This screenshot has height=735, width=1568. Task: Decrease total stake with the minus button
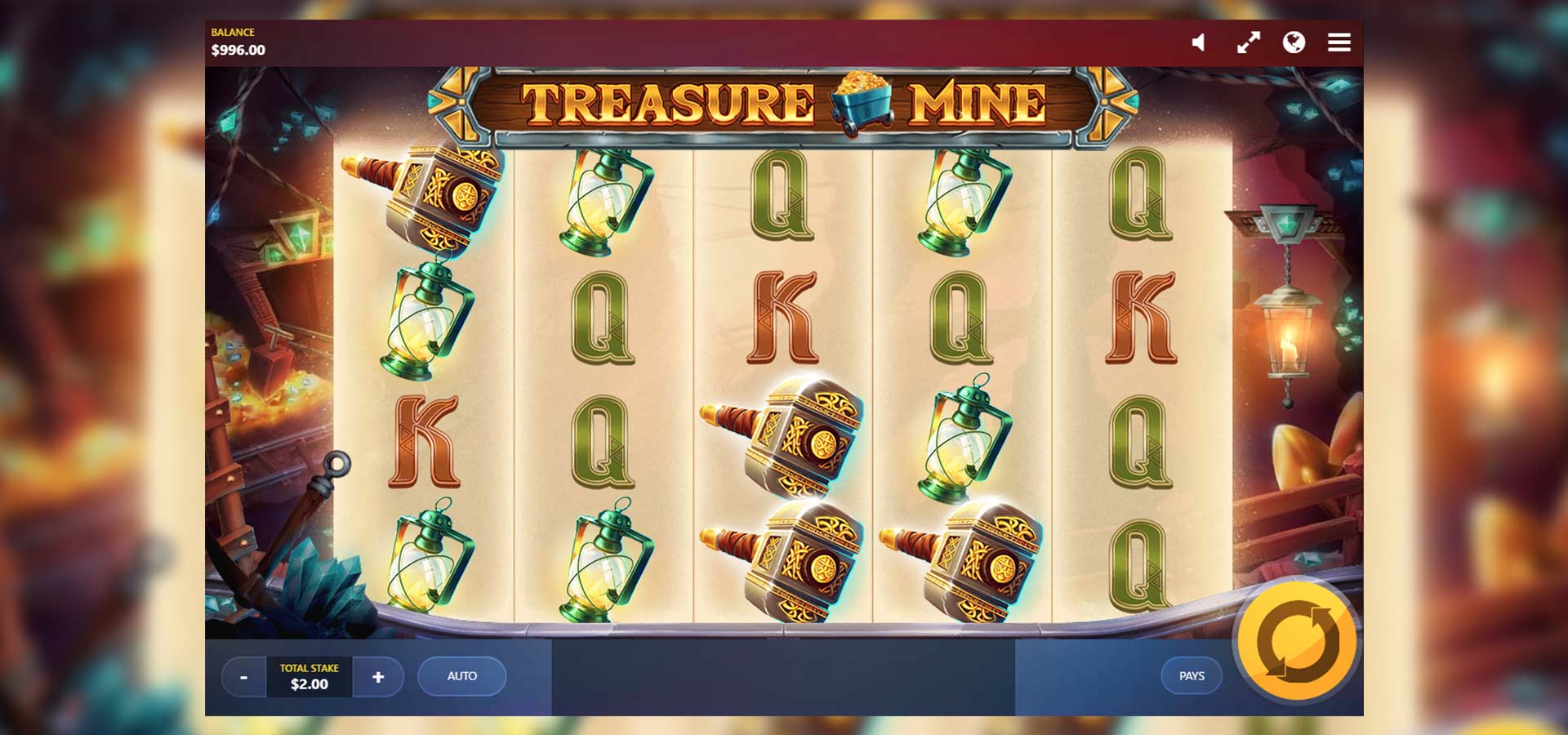tap(243, 677)
